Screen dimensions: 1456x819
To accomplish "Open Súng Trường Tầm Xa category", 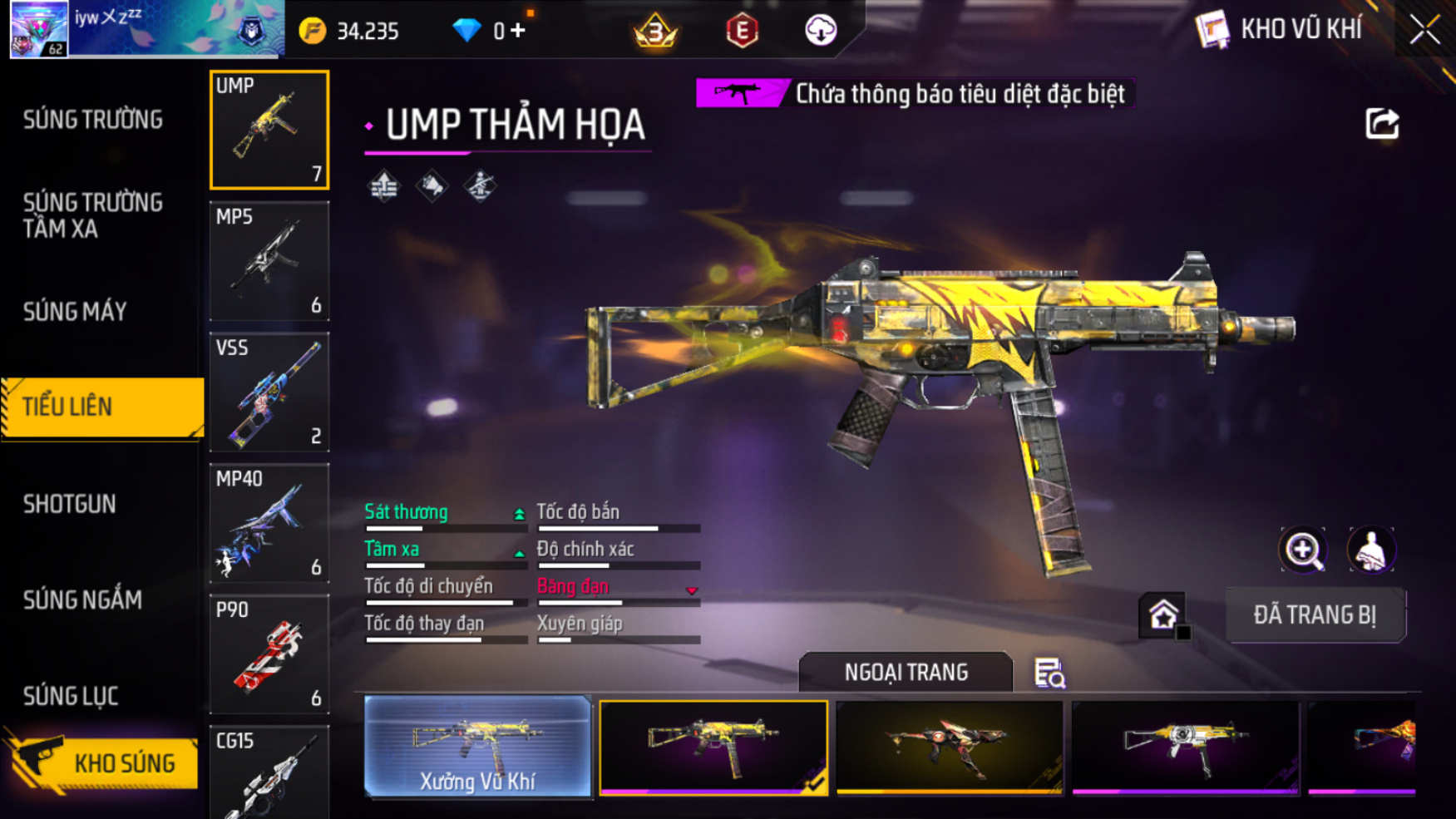I will 93,215.
